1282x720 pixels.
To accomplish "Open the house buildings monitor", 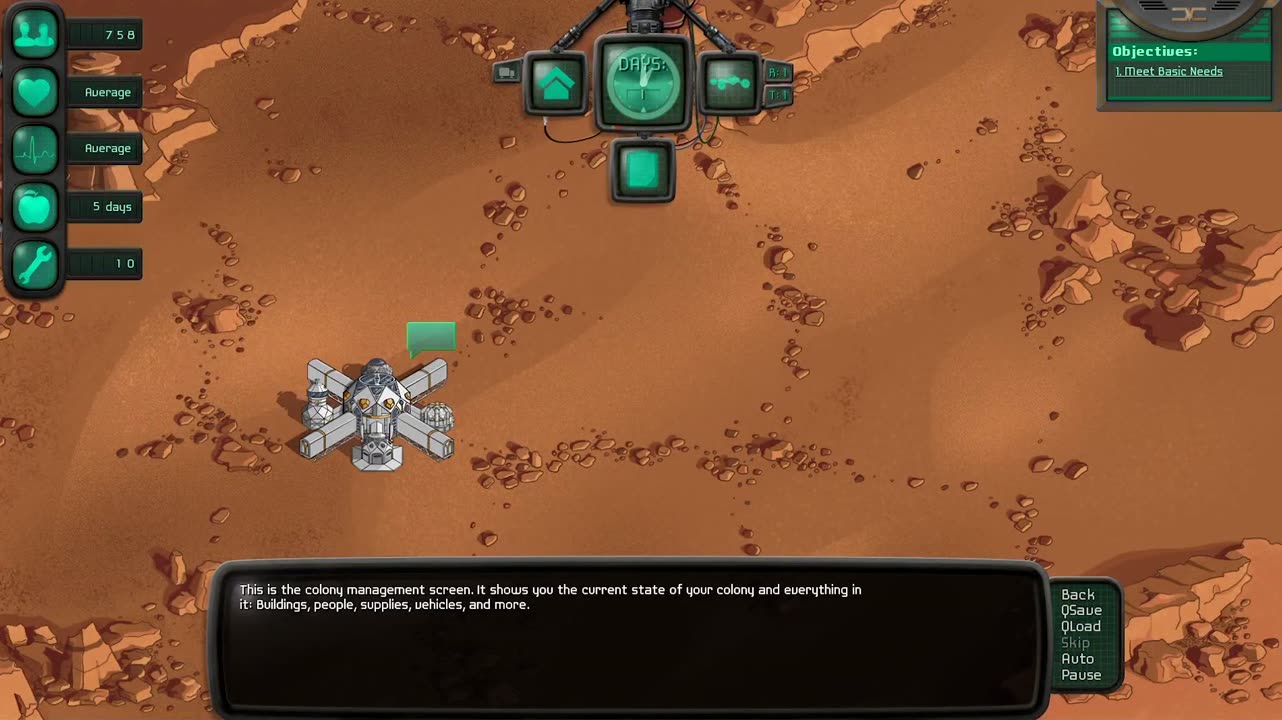I will [x=556, y=83].
